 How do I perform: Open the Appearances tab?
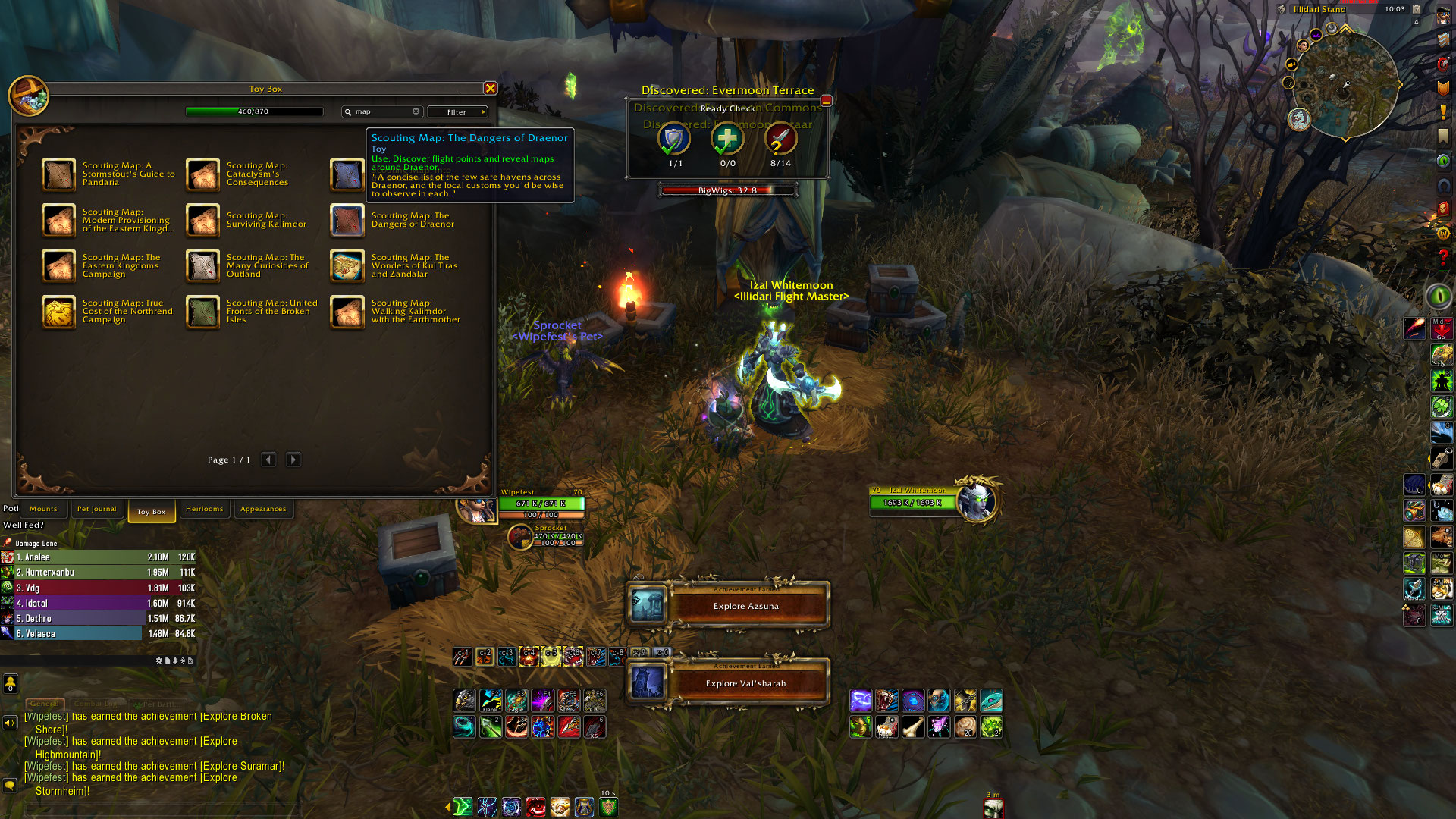click(x=263, y=509)
